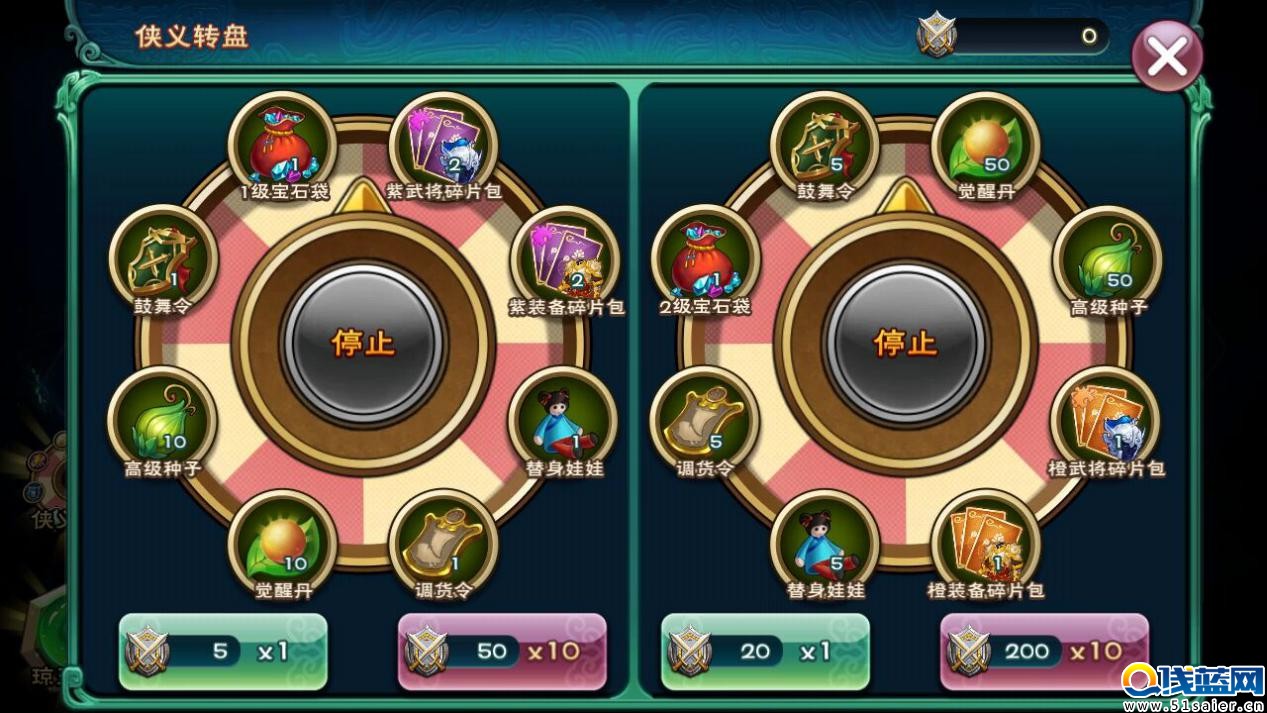
Task: Select the 橙武将碎片包 prize icon
Action: pyautogui.click(x=1105, y=422)
